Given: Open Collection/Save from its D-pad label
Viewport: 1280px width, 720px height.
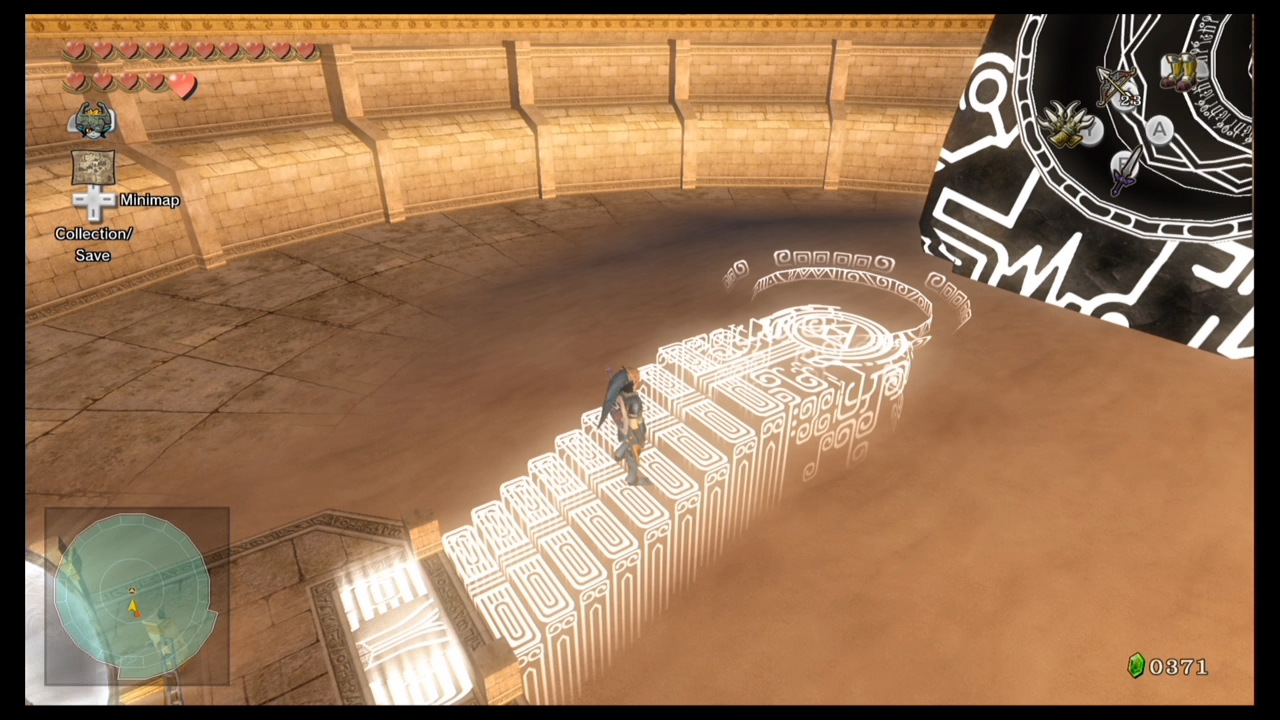Looking at the screenshot, I should [x=93, y=244].
